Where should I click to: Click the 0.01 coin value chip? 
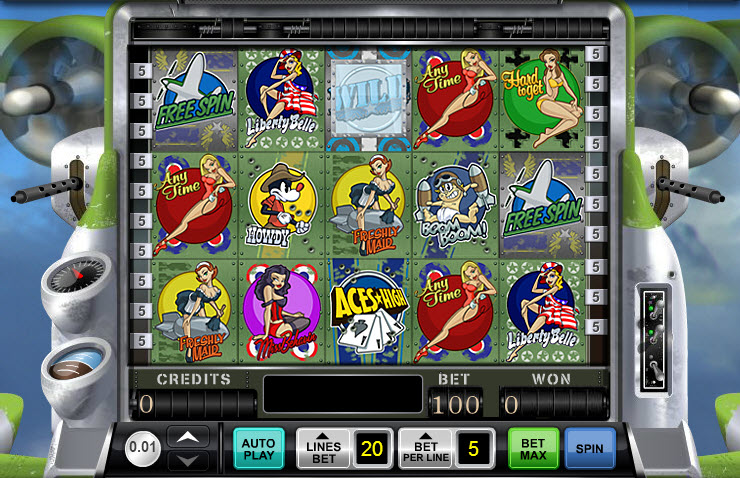click(144, 448)
